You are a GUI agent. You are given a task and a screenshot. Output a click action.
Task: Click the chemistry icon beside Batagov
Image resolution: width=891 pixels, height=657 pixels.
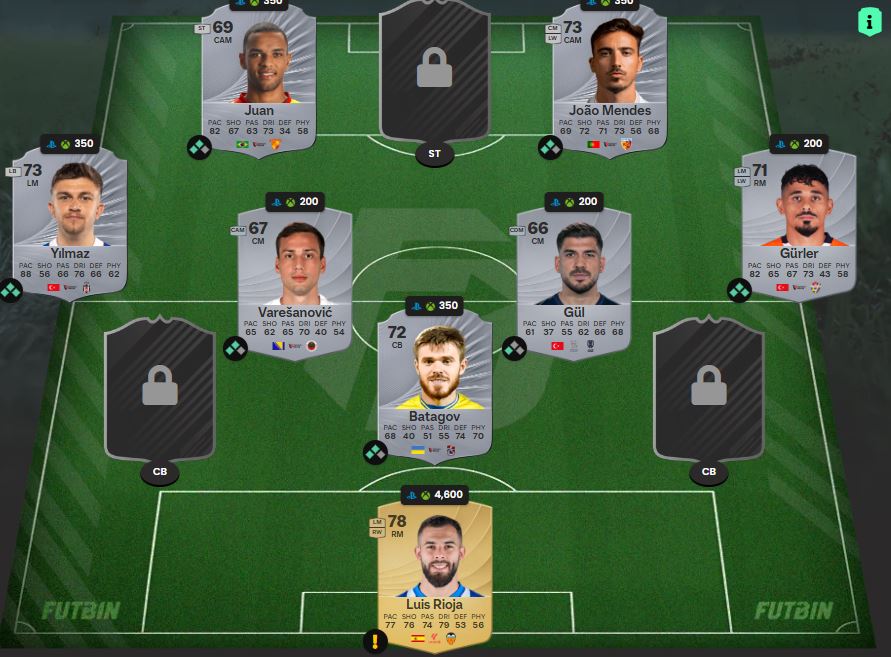[375, 453]
